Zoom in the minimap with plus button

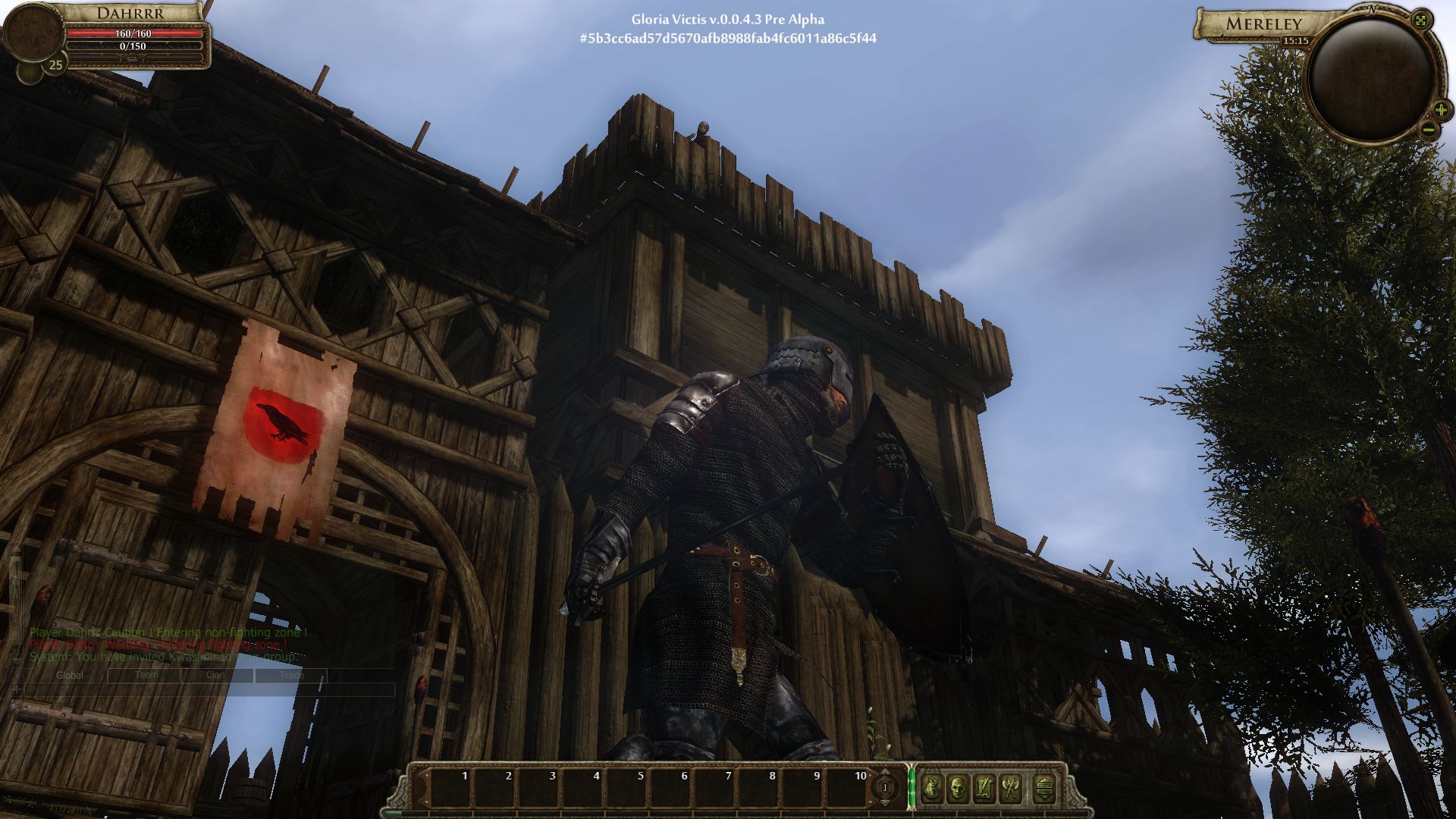[1441, 110]
